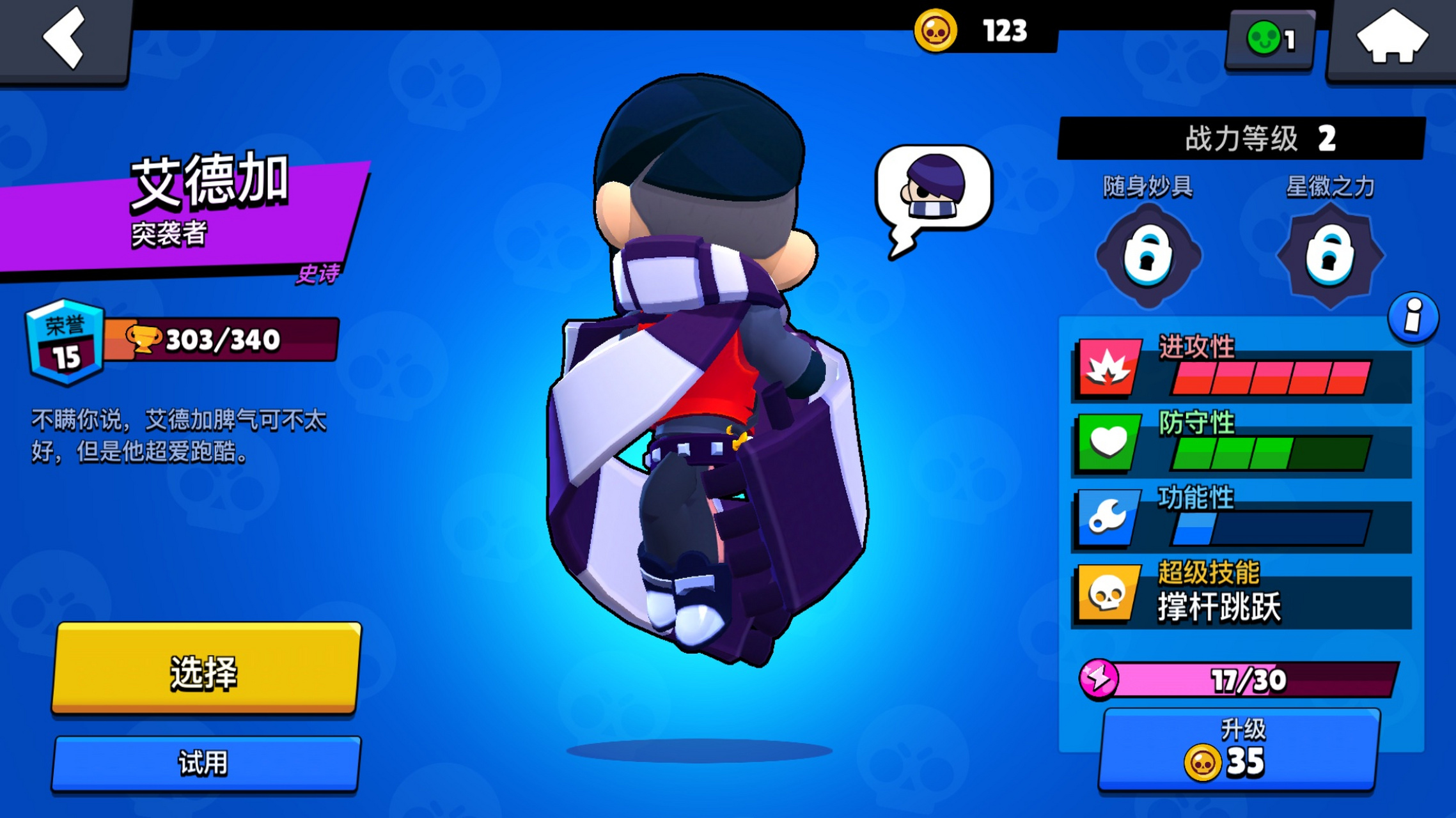1456x818 pixels.
Task: Open the 荣誉 15 rank badge
Action: point(65,342)
